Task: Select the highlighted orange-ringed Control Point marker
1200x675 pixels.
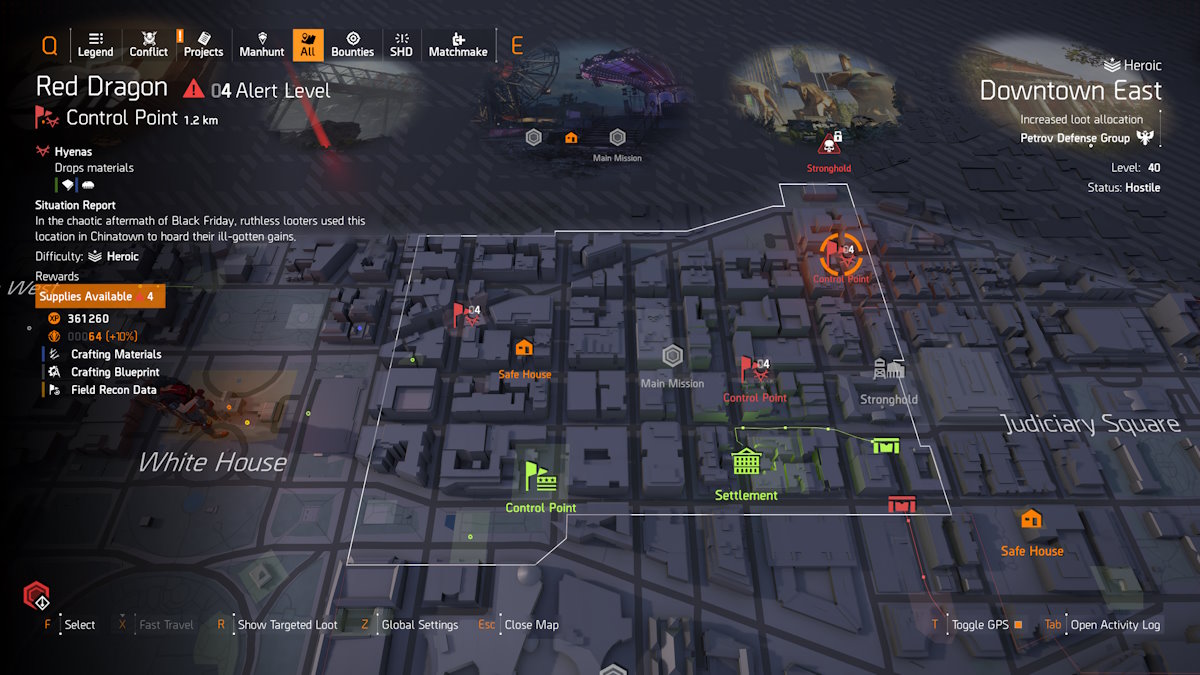Action: pyautogui.click(x=840, y=254)
